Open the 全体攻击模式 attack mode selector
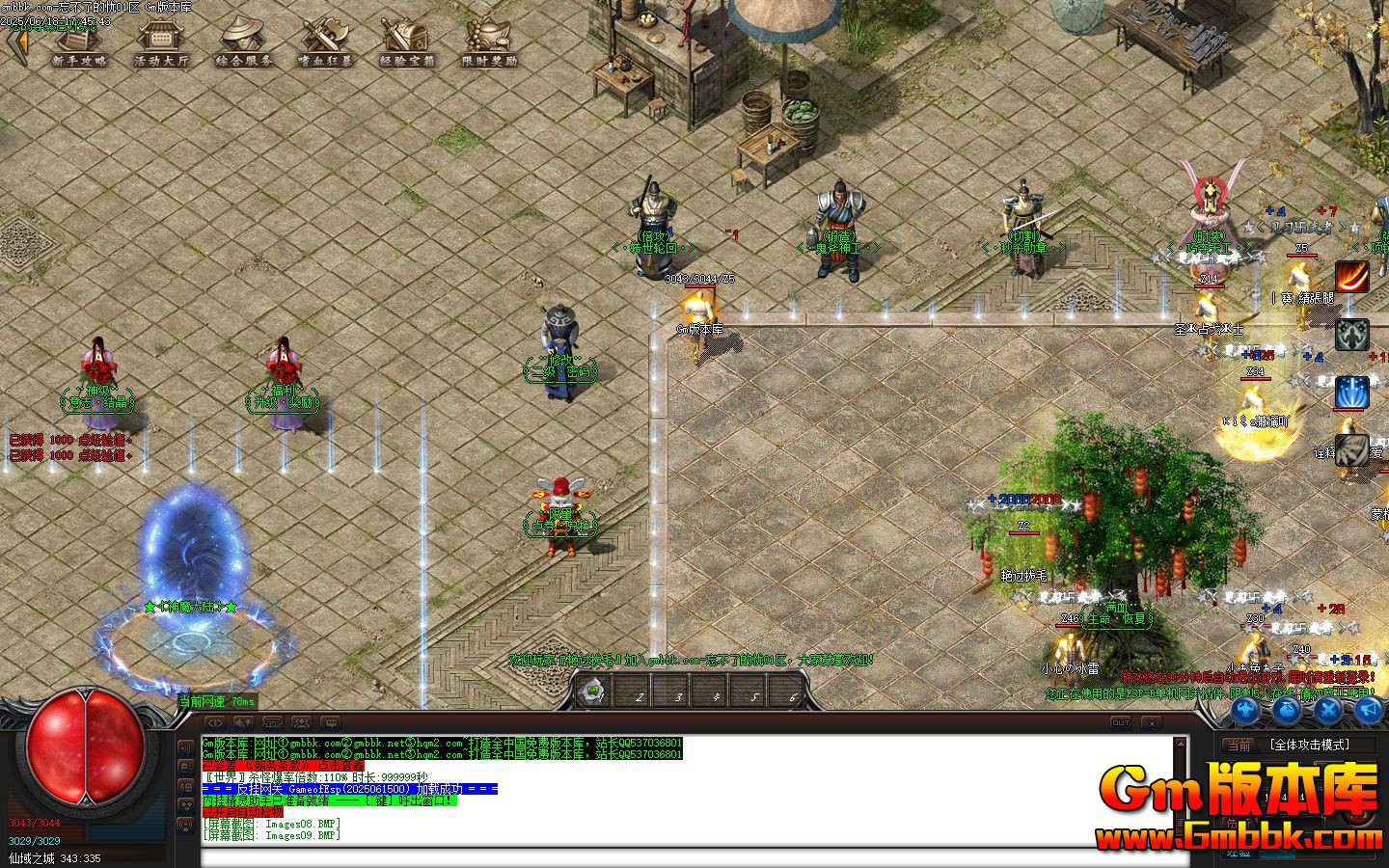Viewport: 1389px width, 868px height. pos(1310,745)
